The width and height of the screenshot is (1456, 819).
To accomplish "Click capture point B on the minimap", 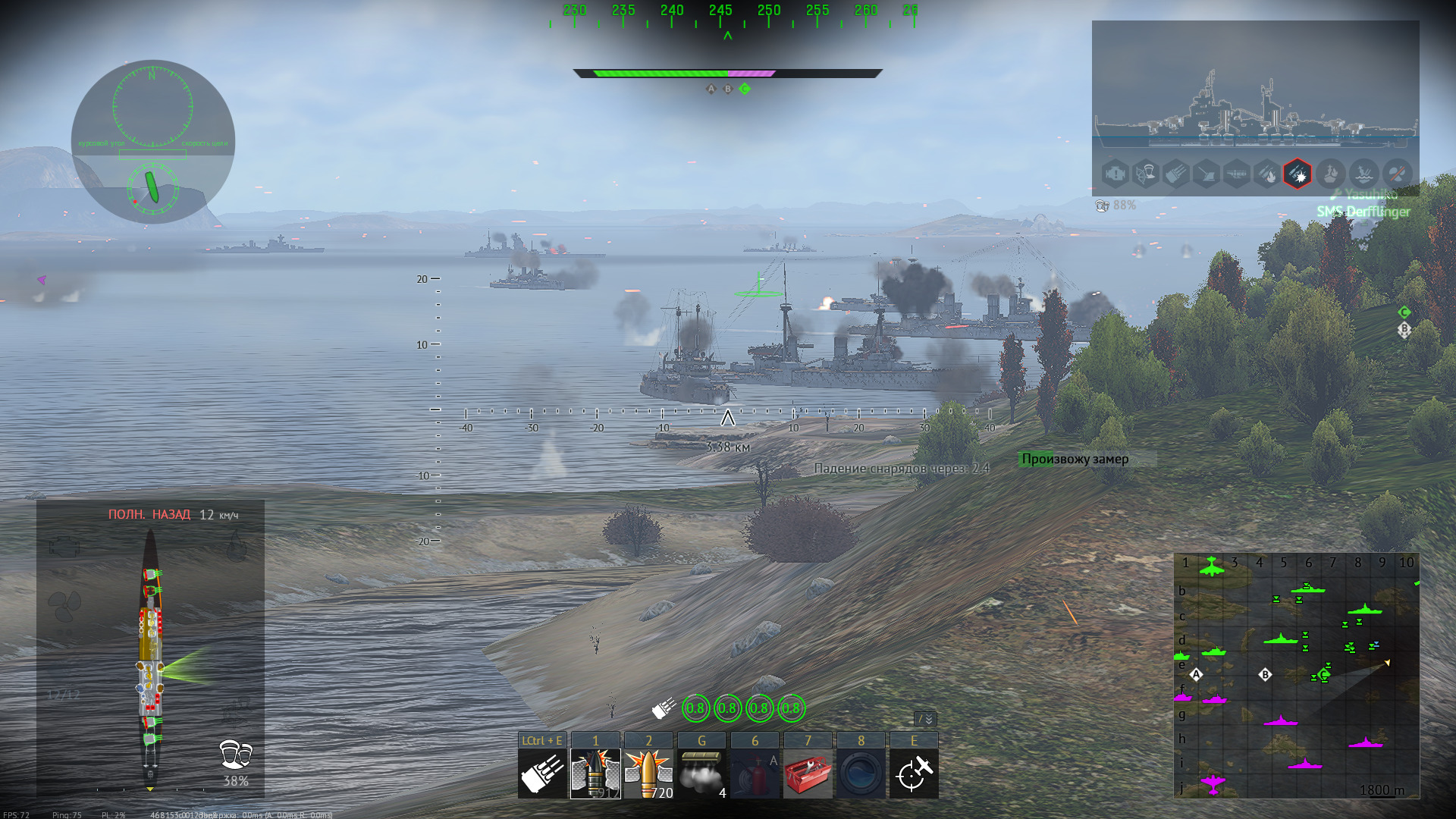I will coord(1265,674).
